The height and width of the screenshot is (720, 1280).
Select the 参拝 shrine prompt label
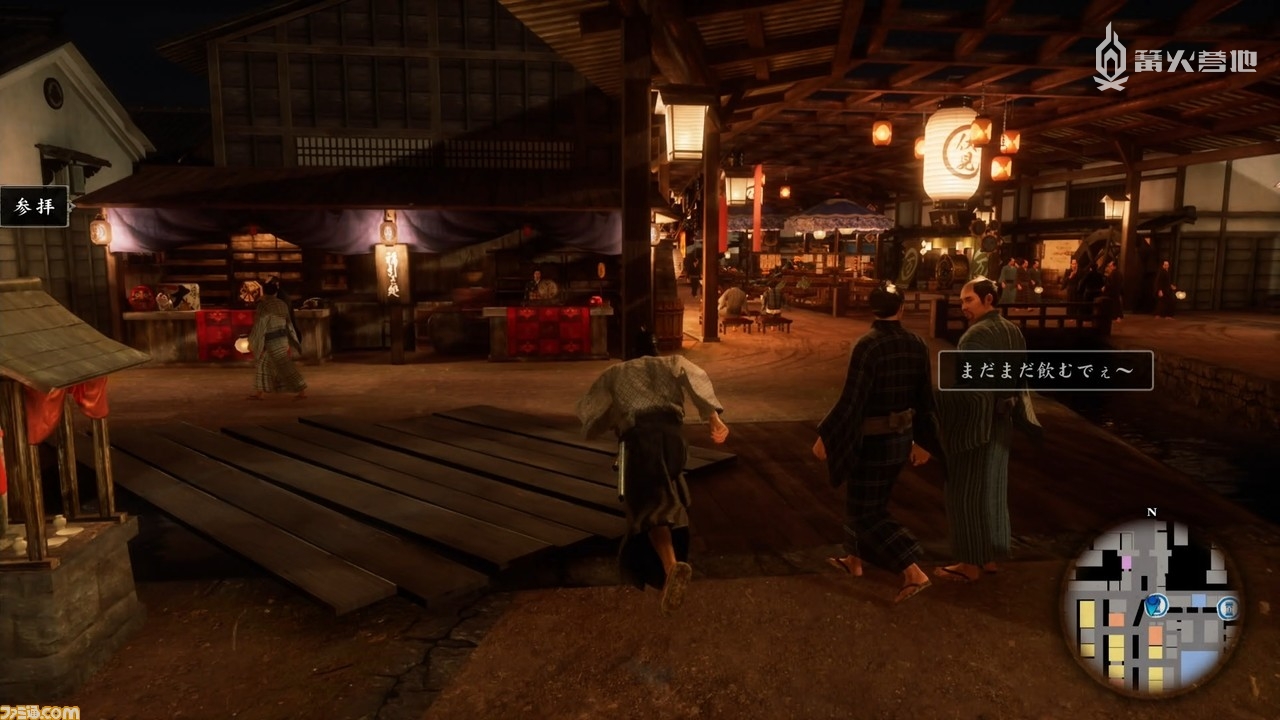[x=34, y=206]
